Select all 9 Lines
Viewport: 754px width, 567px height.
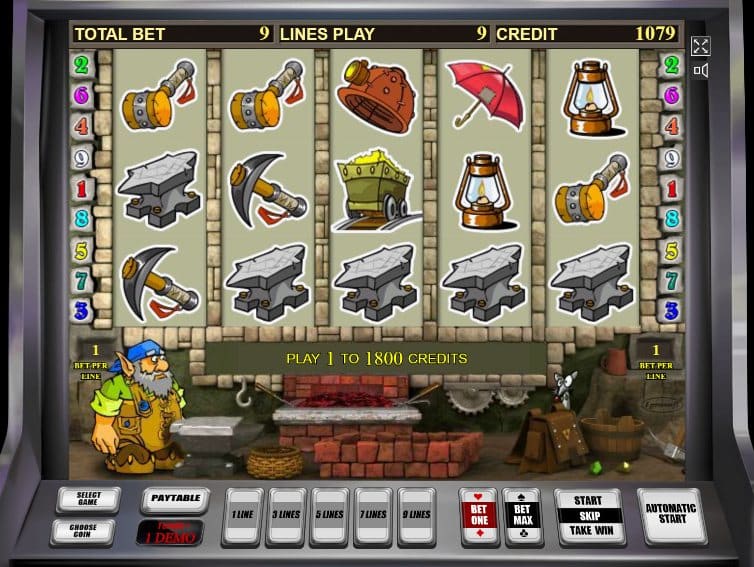pos(417,516)
